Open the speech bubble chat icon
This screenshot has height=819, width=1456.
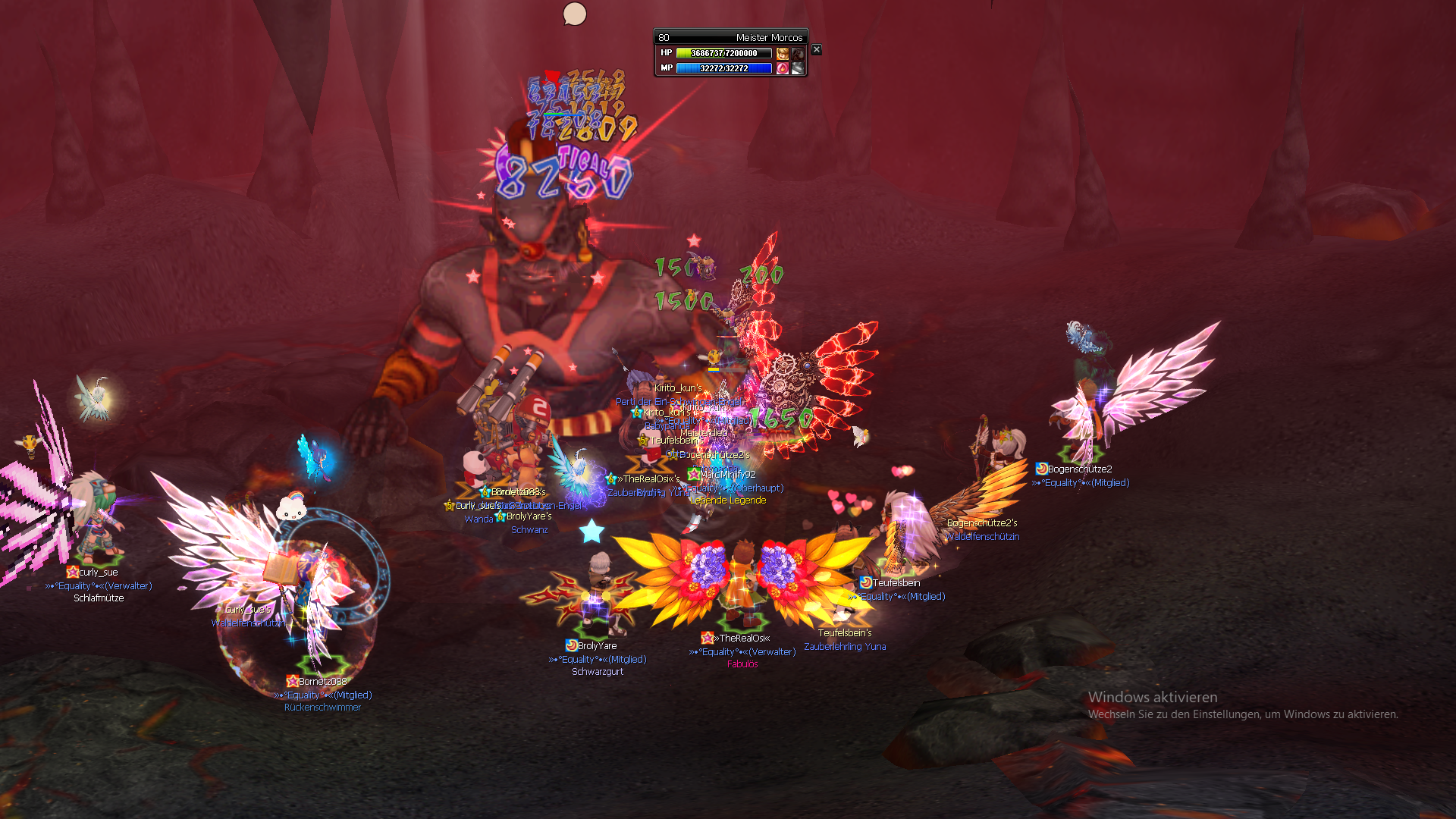click(575, 14)
